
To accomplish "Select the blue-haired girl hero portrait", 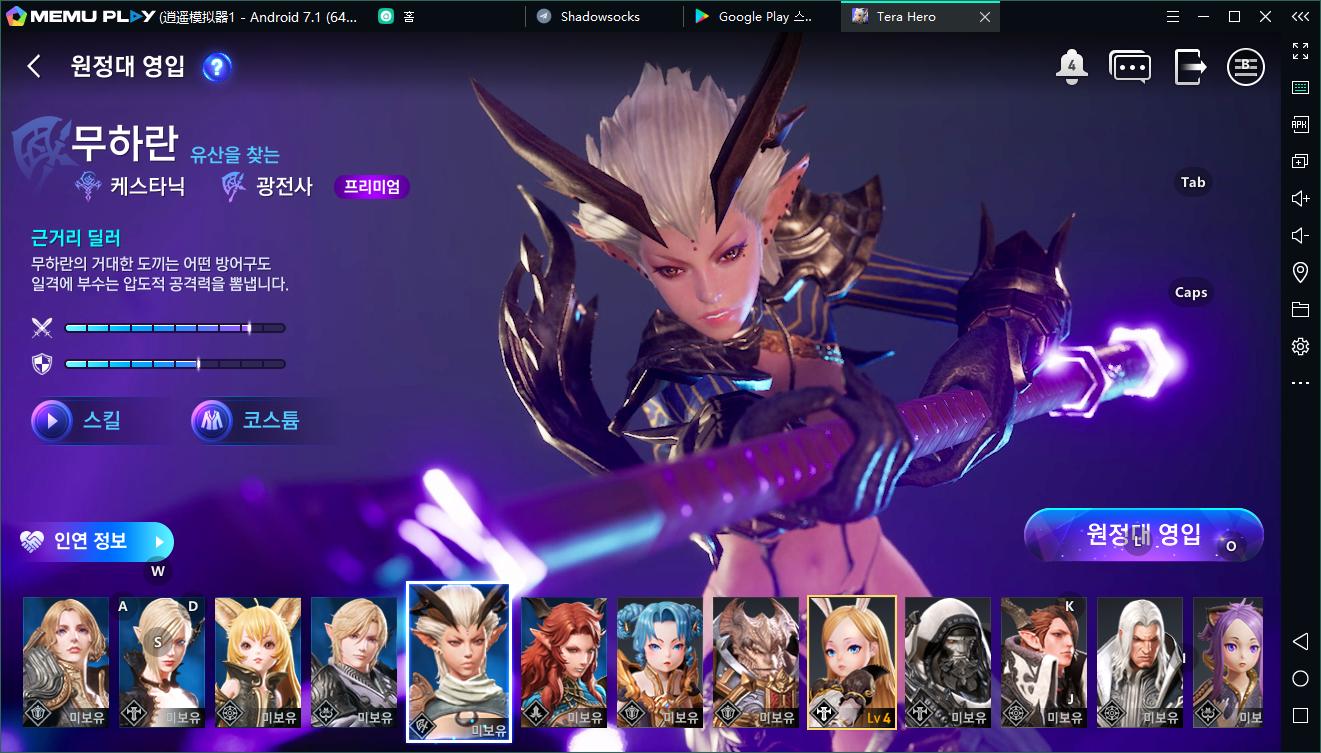I will pos(660,662).
